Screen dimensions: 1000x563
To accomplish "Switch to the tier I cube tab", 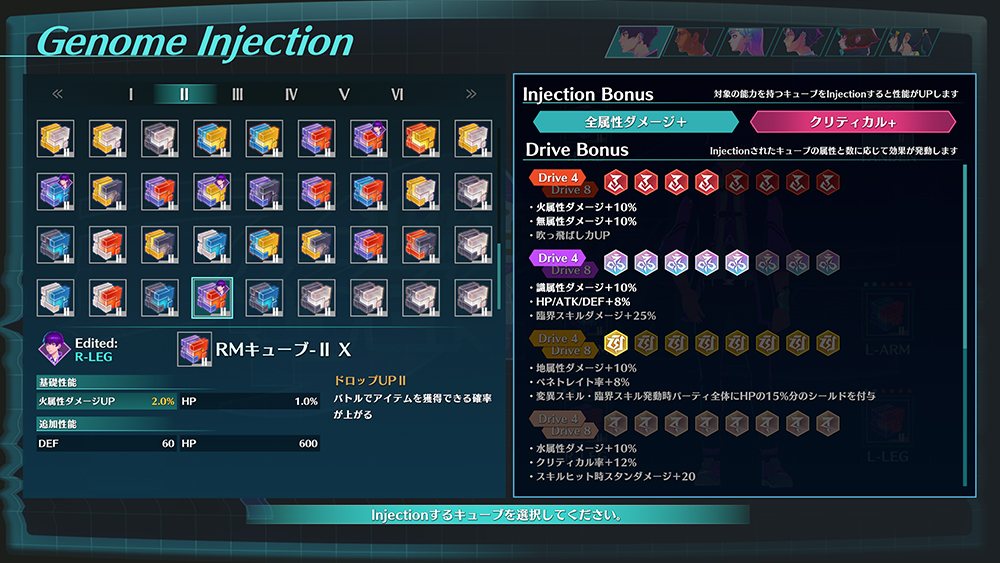I will tap(131, 94).
